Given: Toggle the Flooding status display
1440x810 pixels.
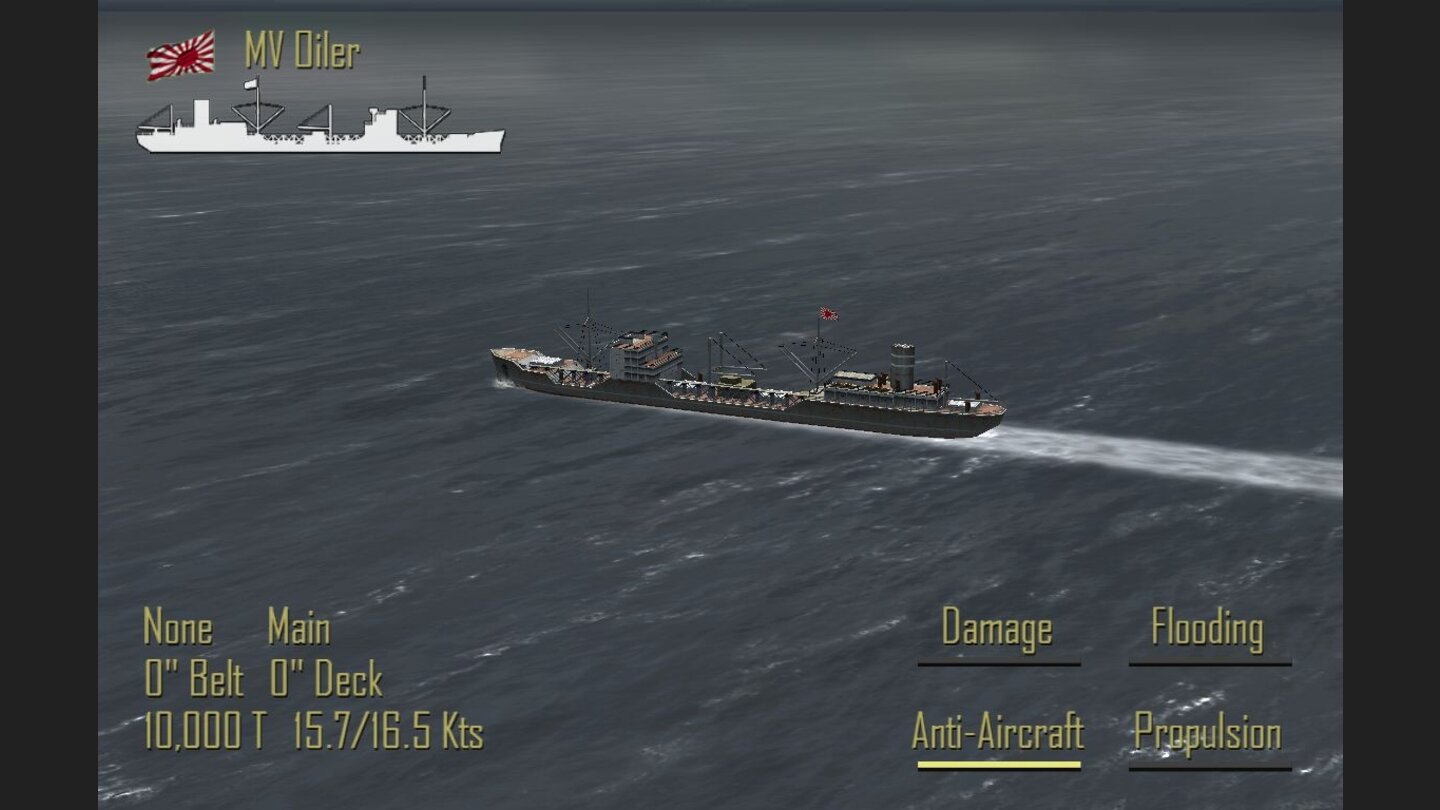Looking at the screenshot, I should point(1207,630).
